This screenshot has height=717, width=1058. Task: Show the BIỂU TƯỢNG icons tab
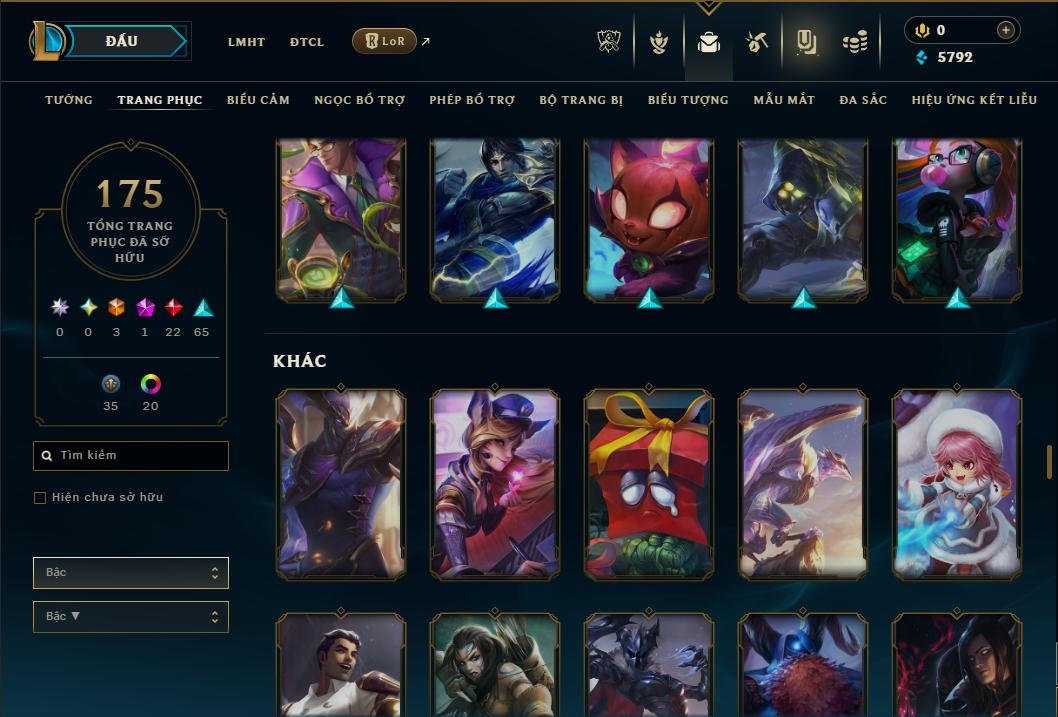688,100
